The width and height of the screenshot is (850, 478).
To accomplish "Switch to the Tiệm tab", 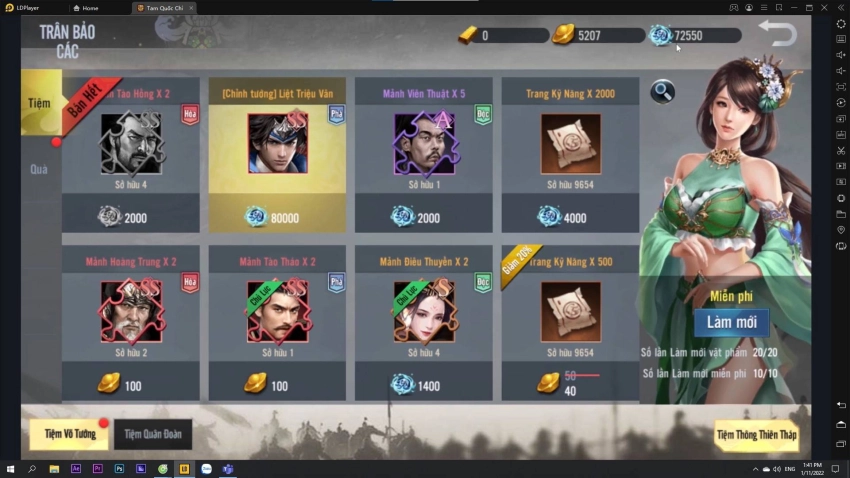I will [39, 103].
